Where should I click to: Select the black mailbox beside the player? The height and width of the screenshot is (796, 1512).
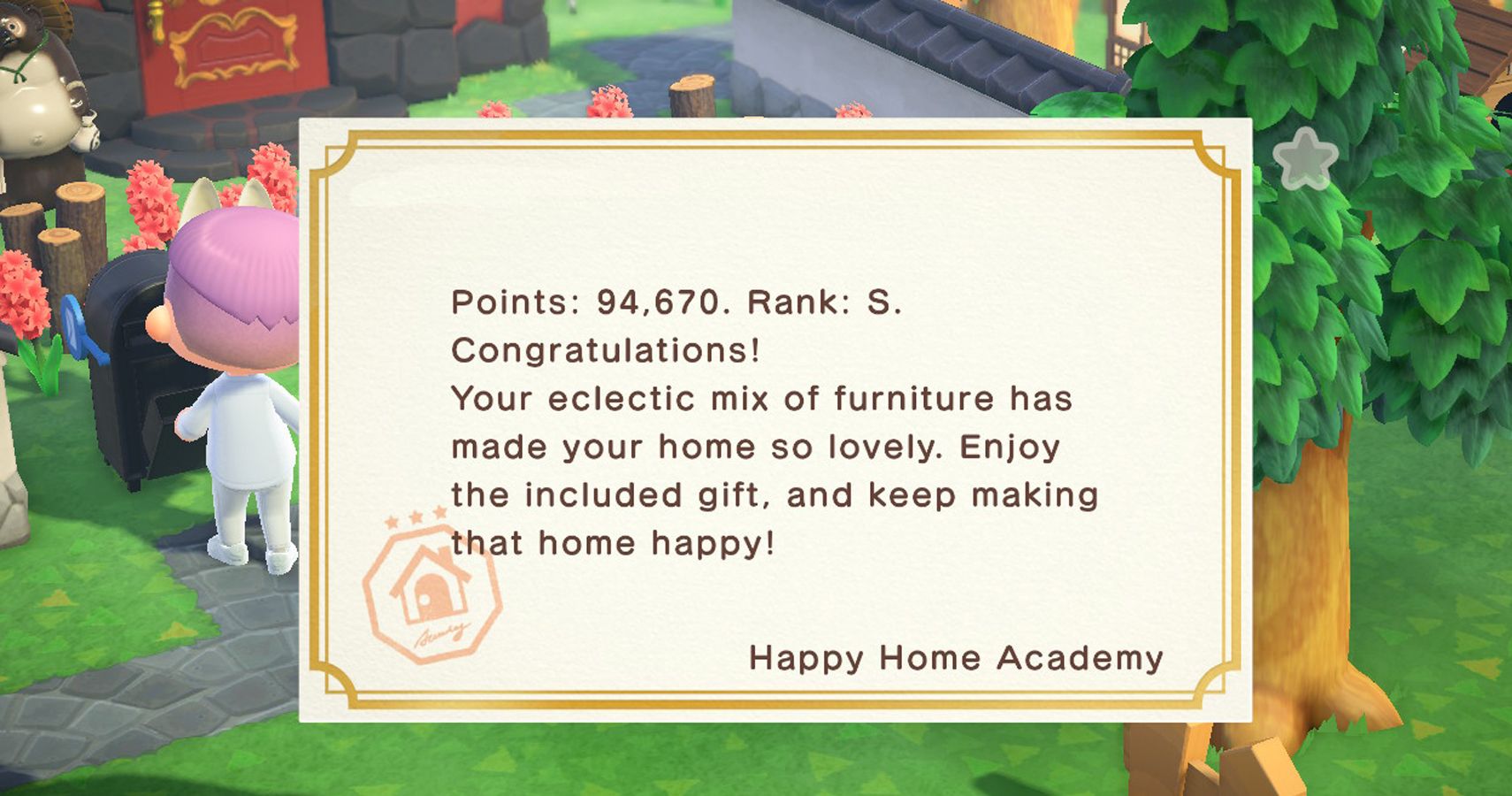(133, 380)
